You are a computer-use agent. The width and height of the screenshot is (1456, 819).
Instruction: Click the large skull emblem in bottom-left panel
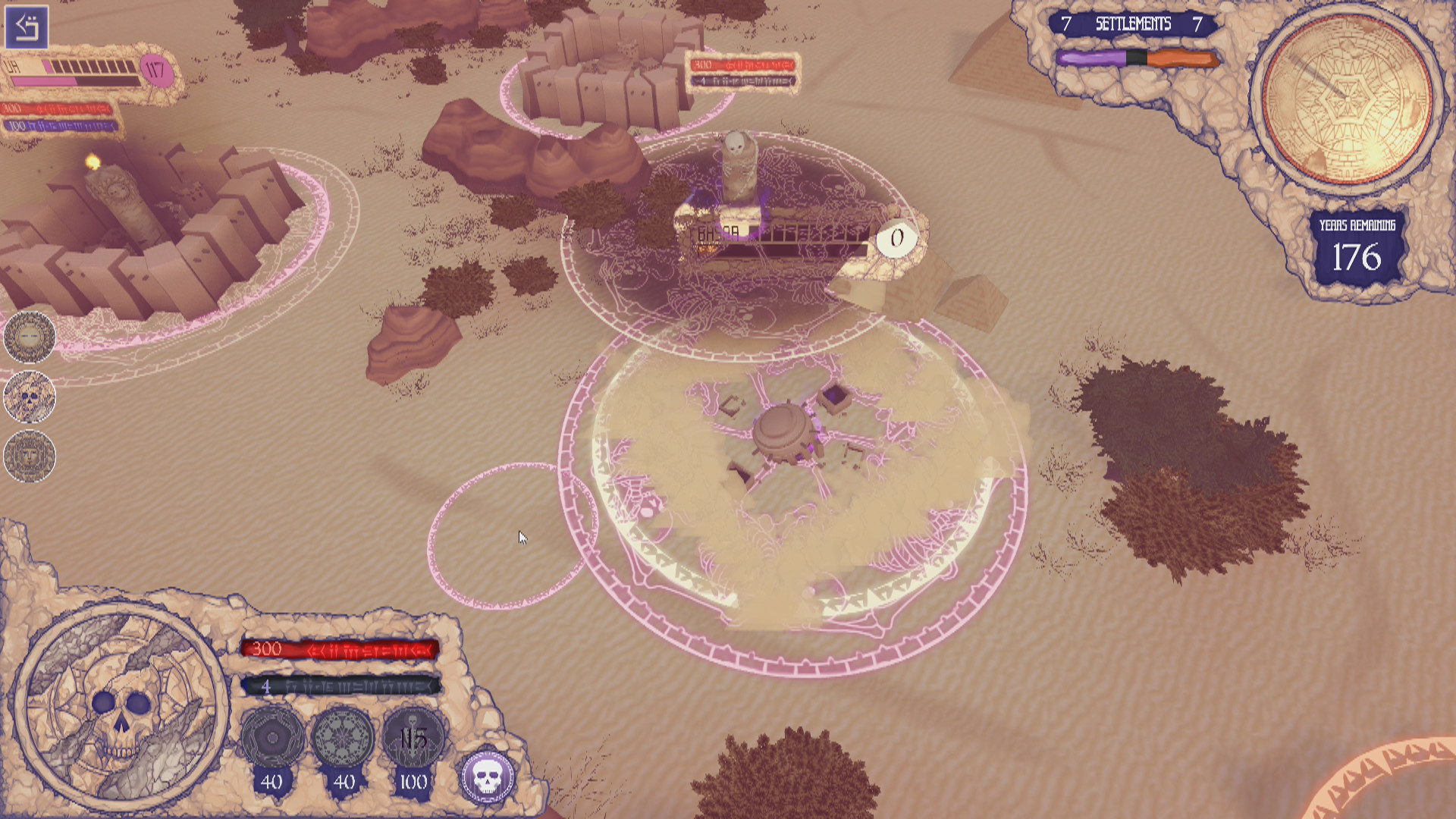click(x=121, y=708)
